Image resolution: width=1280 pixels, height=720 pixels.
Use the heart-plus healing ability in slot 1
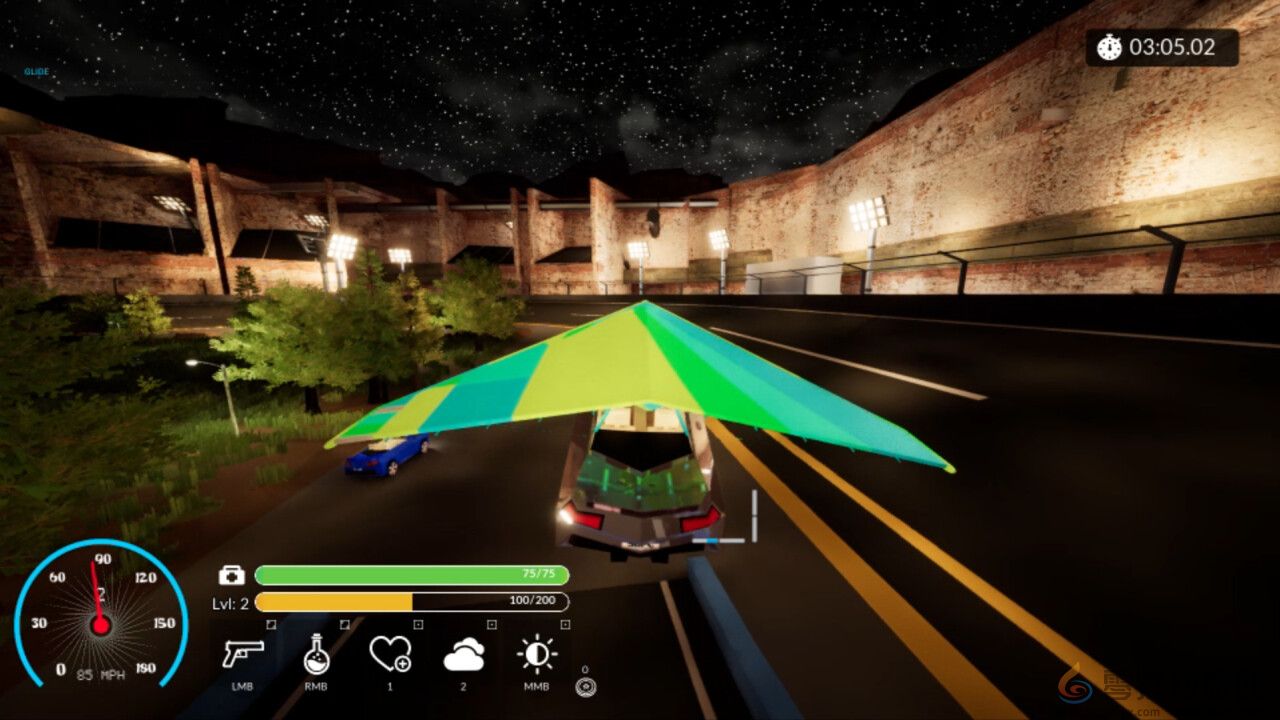390,655
